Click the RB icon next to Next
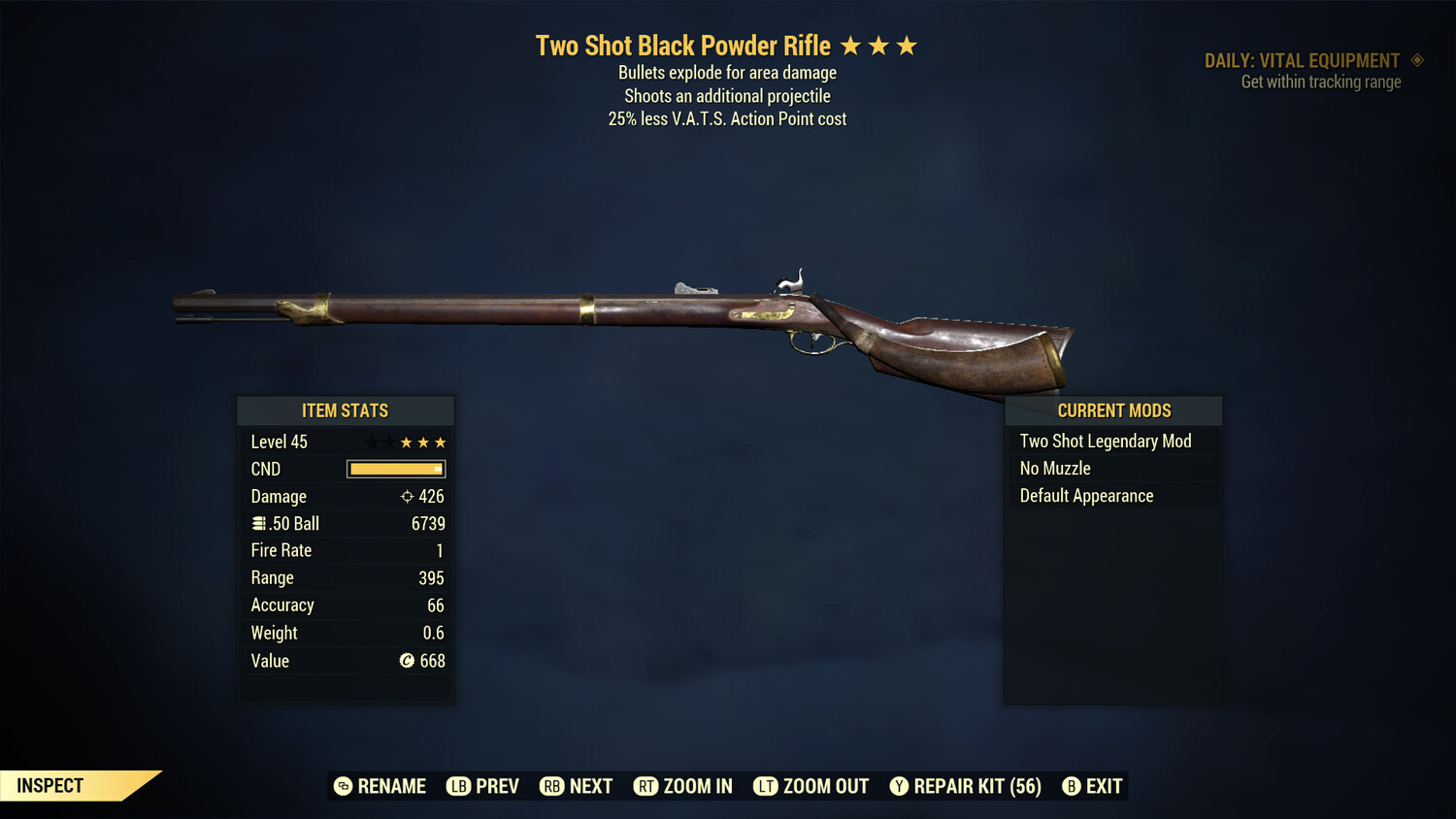The height and width of the screenshot is (819, 1456). point(552,786)
